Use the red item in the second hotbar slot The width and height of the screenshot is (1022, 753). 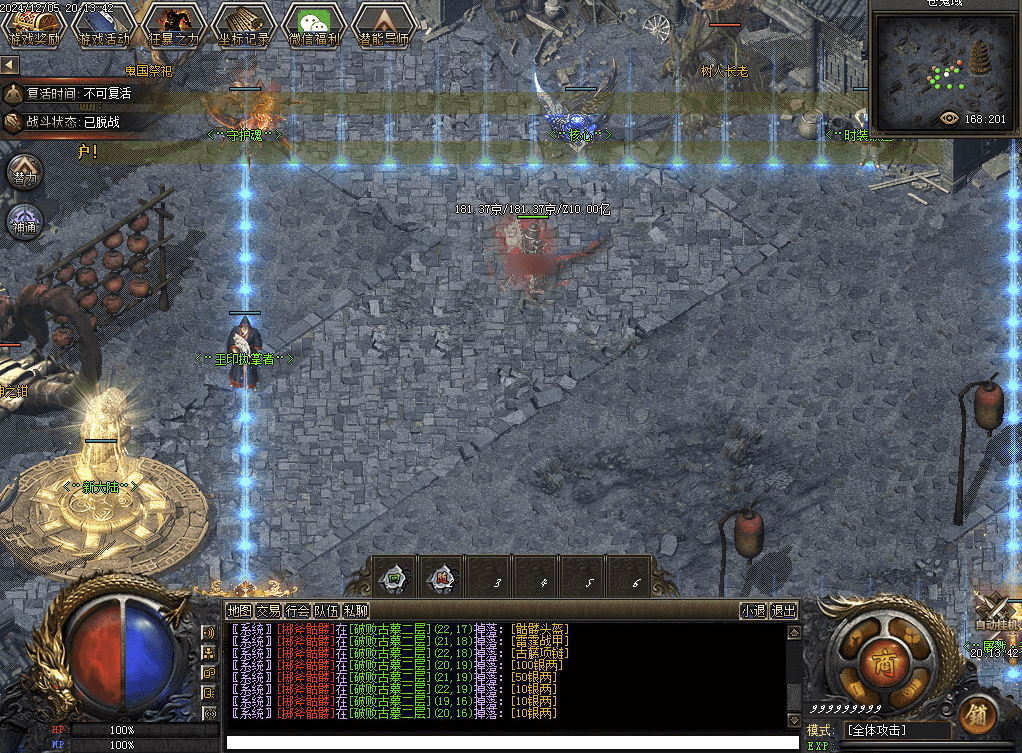click(442, 578)
